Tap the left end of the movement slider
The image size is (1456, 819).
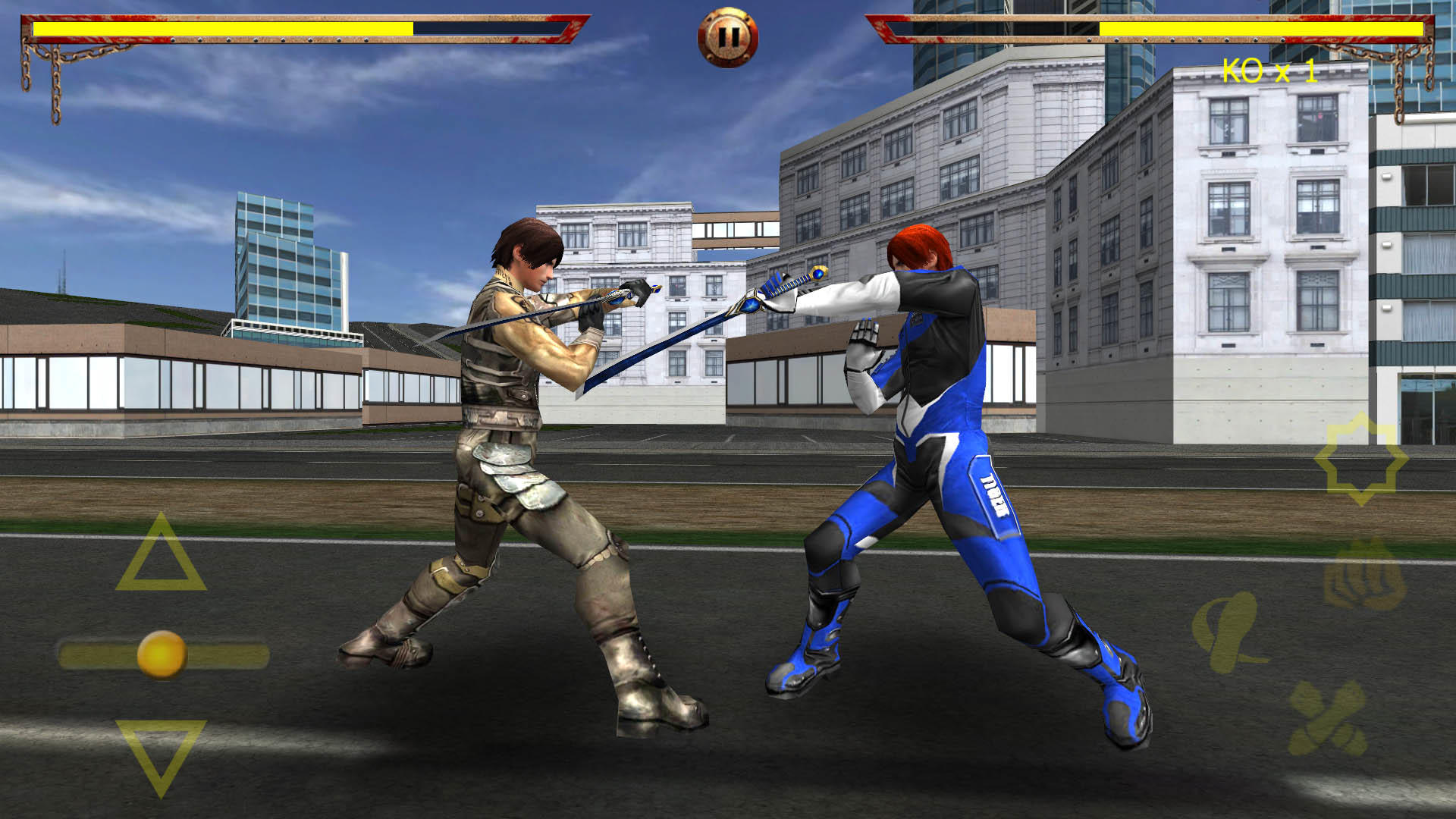pos(68,654)
